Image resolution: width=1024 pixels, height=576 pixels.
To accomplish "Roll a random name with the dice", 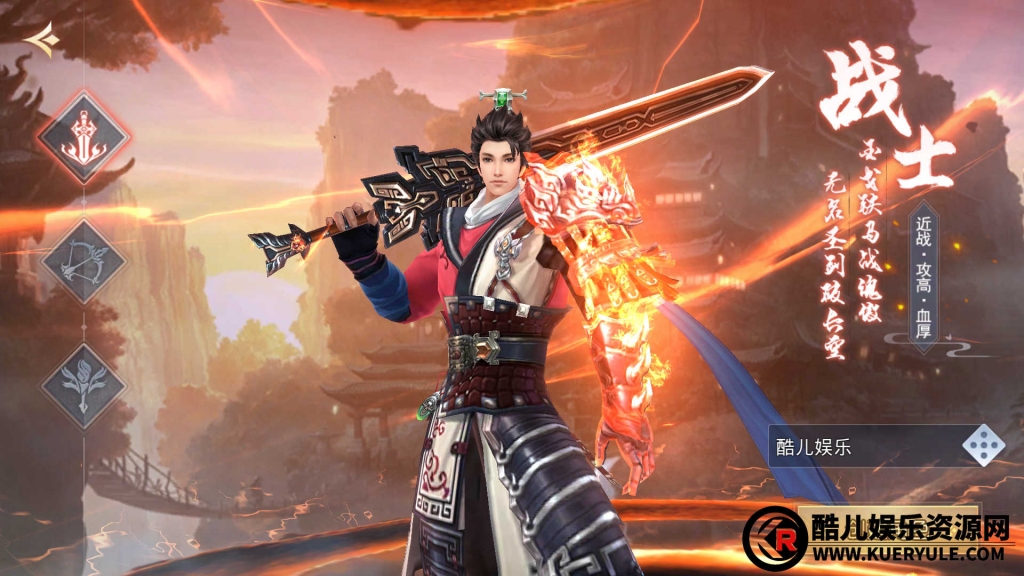I will [984, 446].
